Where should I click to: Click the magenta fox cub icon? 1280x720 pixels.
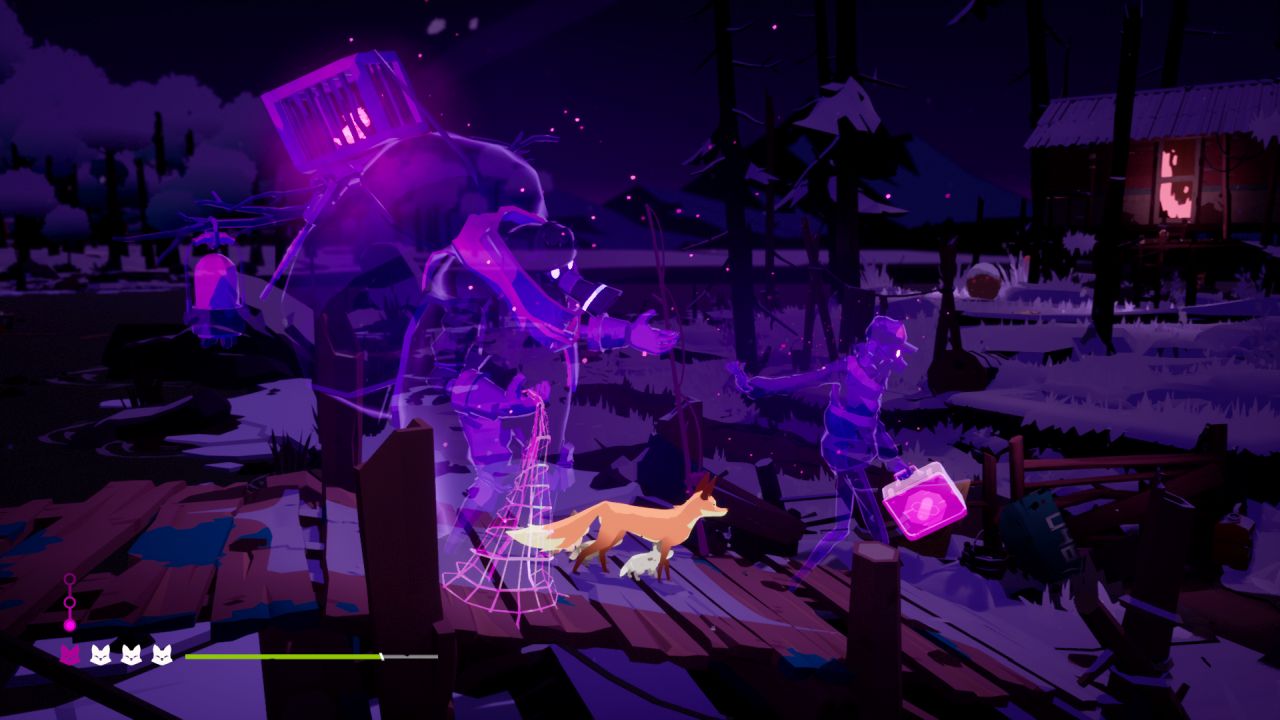click(70, 655)
